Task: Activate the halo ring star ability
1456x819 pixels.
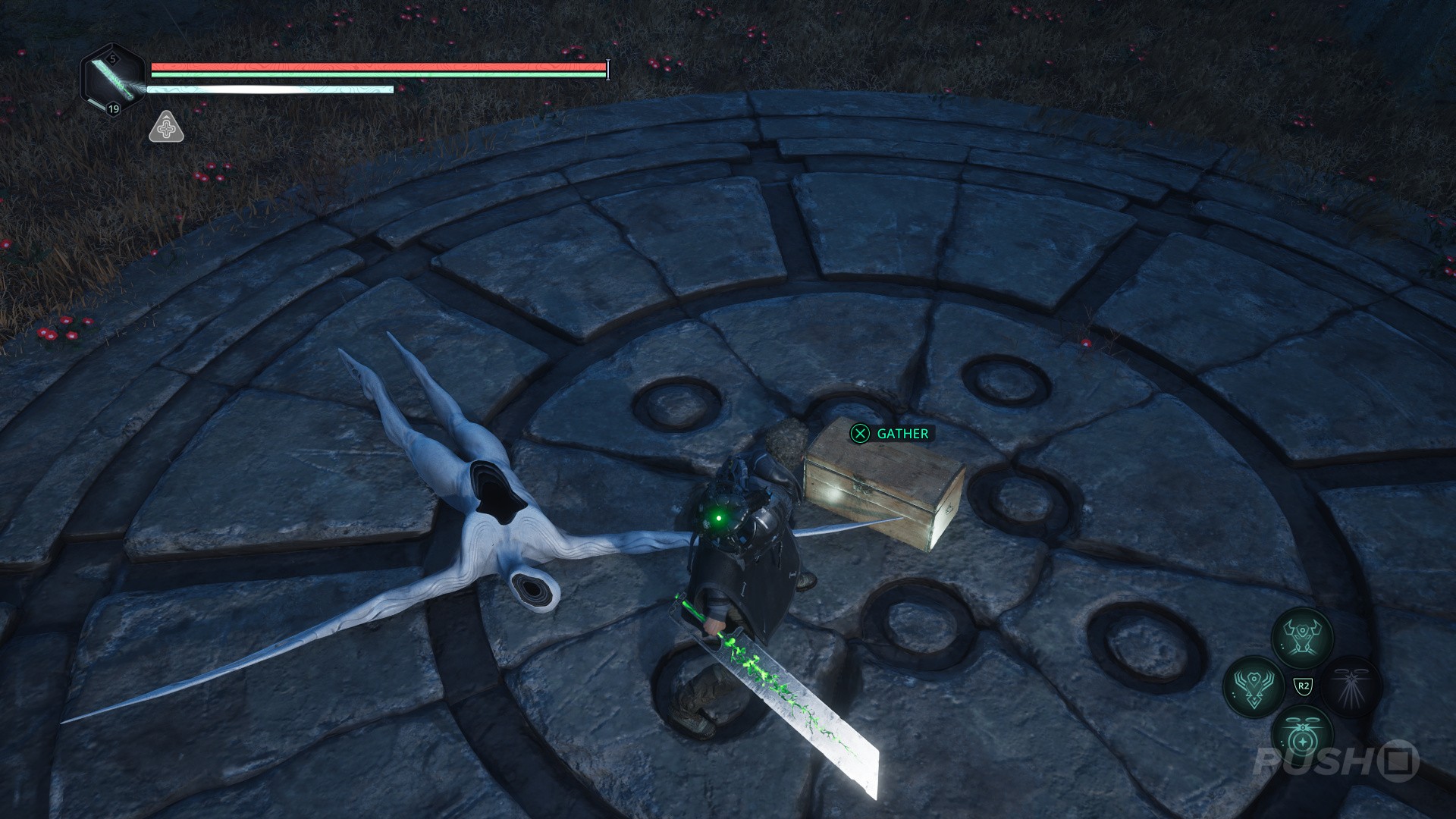Action: click(x=1302, y=736)
